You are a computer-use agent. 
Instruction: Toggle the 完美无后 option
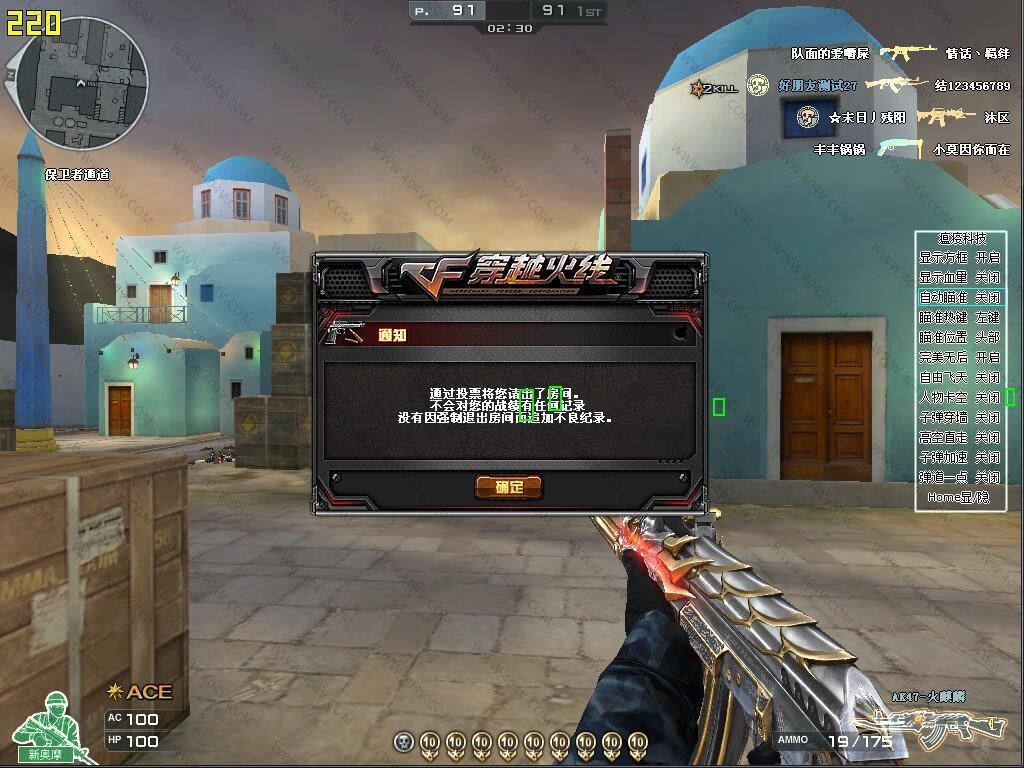click(959, 357)
